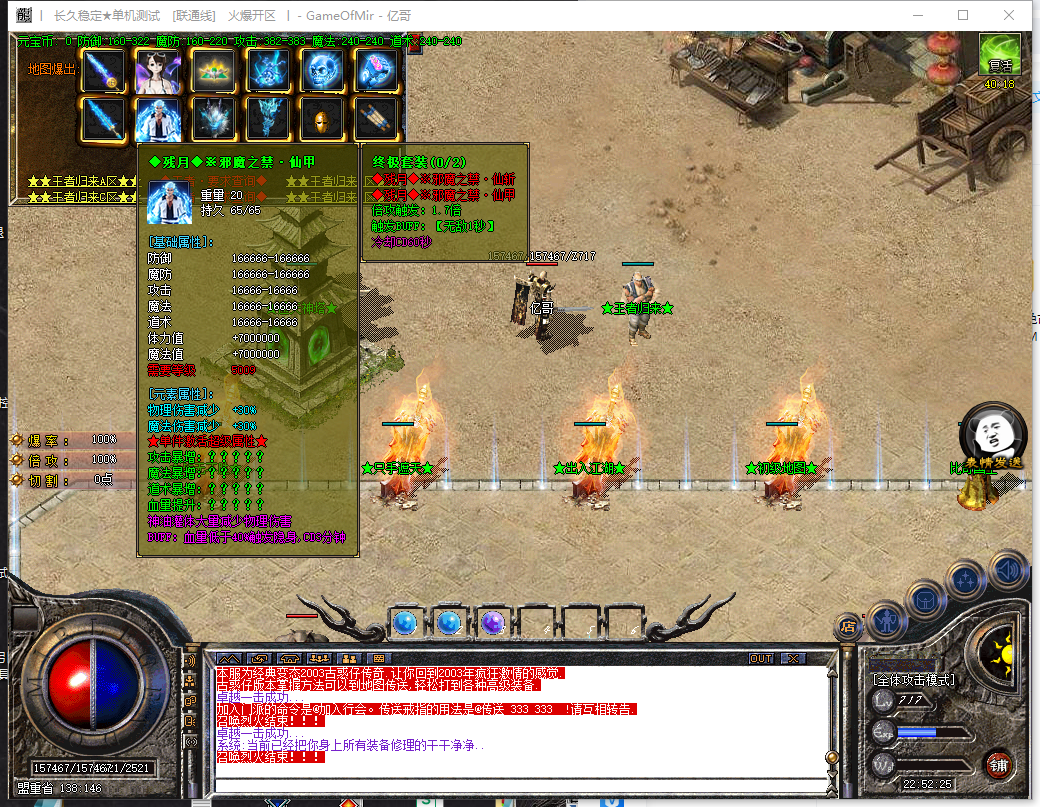Select the golden helmet item slot
The height and width of the screenshot is (807, 1040).
[x=322, y=119]
